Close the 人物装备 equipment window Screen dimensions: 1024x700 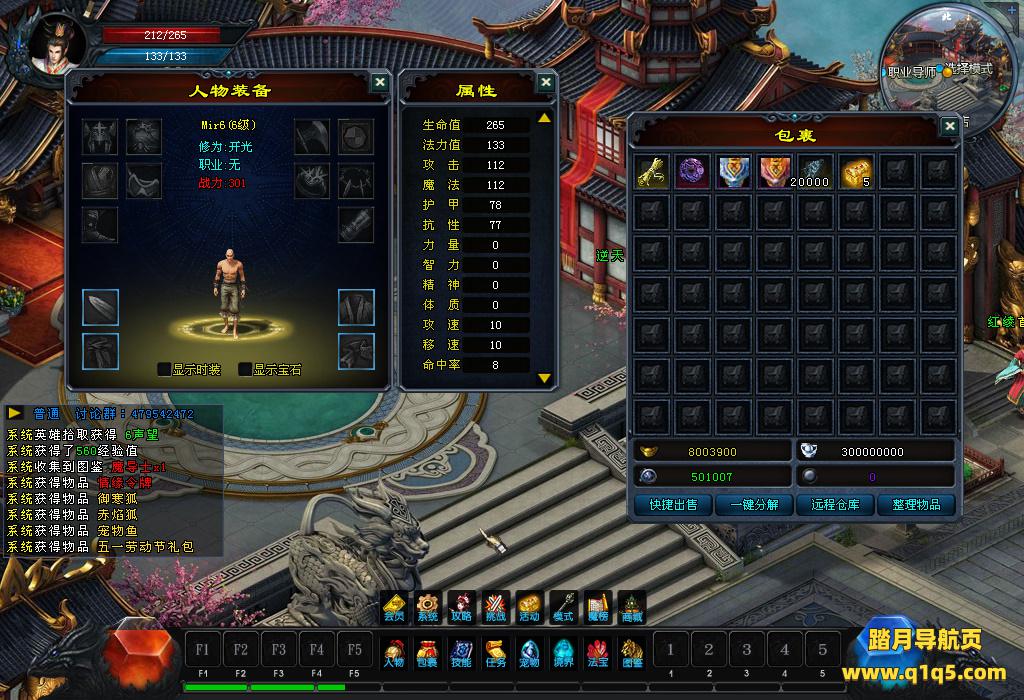click(x=379, y=83)
